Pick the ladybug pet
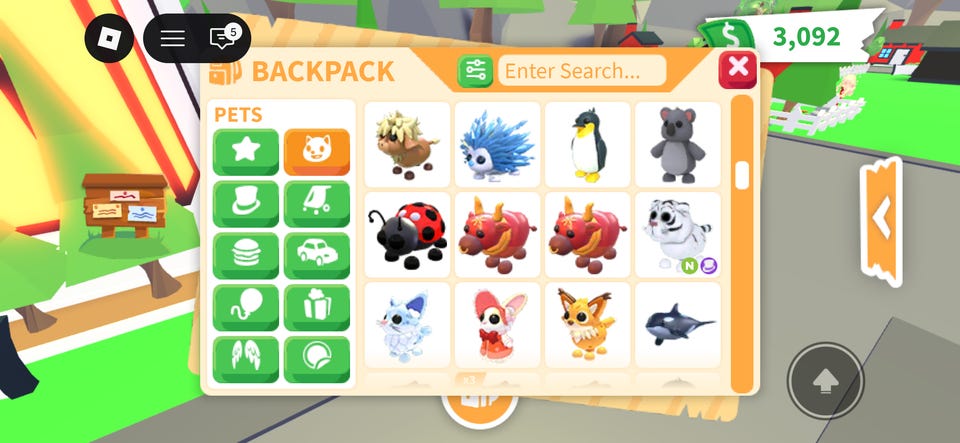Image resolution: width=960 pixels, height=443 pixels. point(407,234)
